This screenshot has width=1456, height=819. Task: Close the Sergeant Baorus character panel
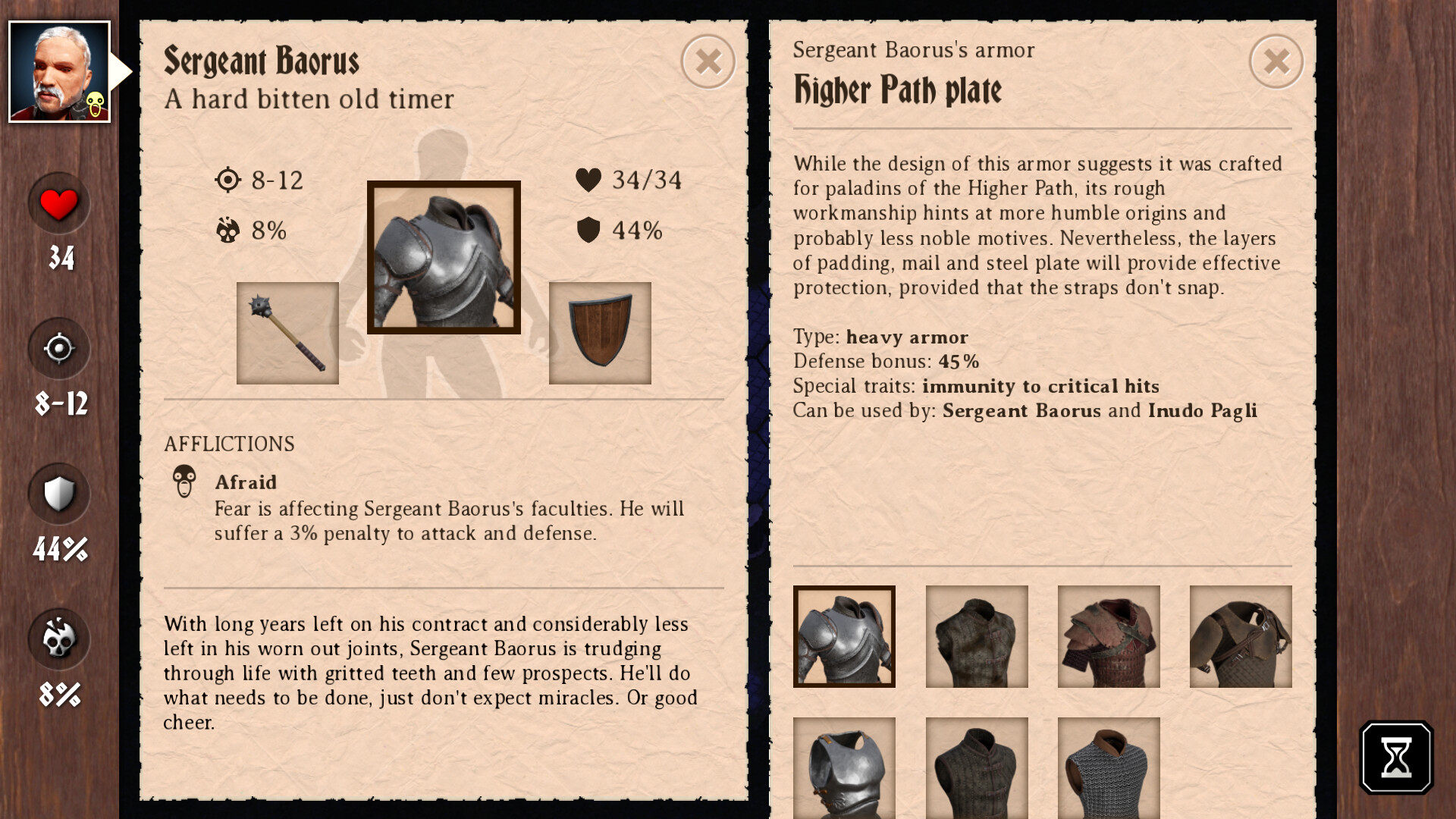708,61
